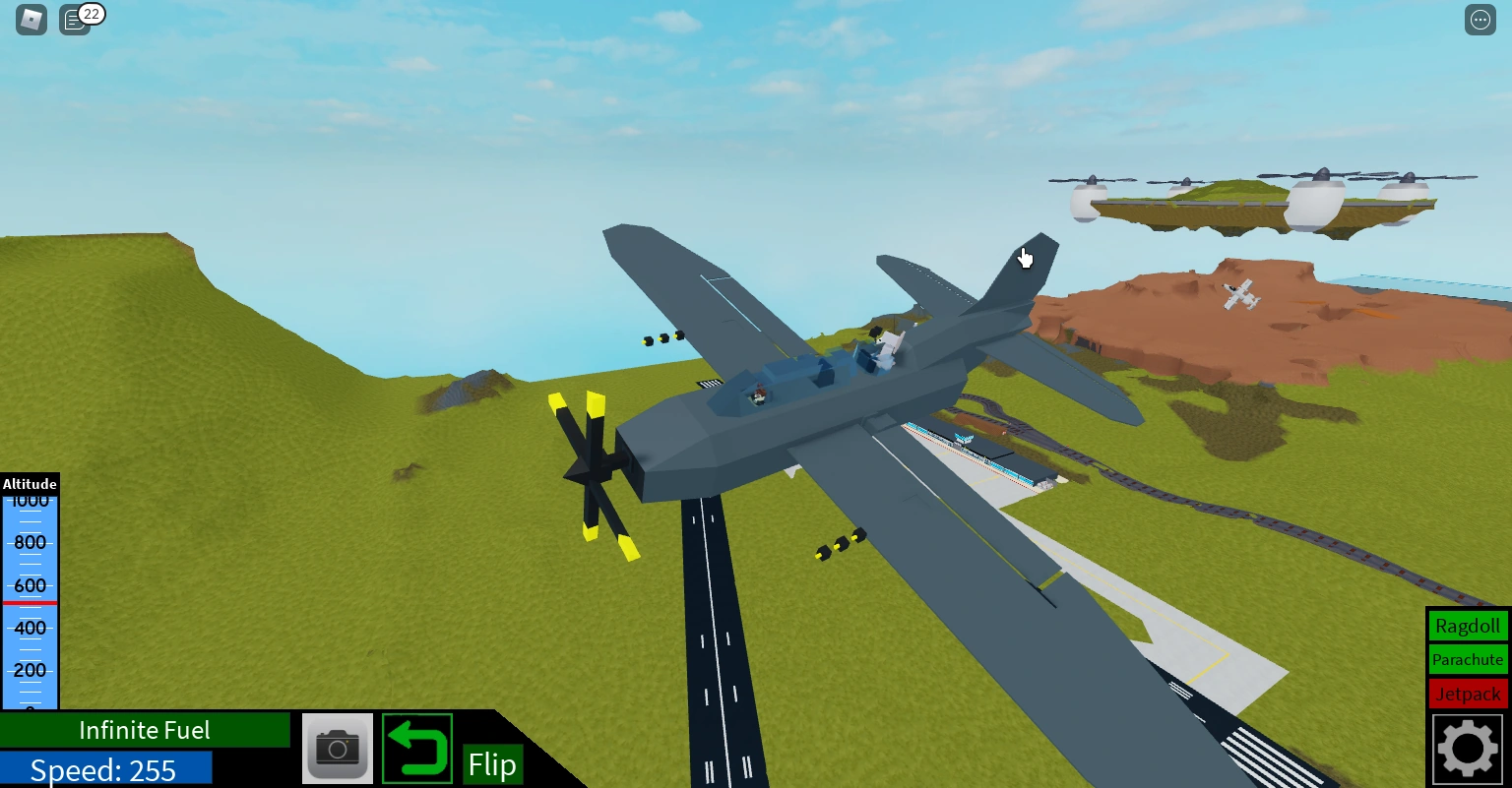Click the Speed: 255 indicator
This screenshot has width=1512, height=788.
(105, 770)
